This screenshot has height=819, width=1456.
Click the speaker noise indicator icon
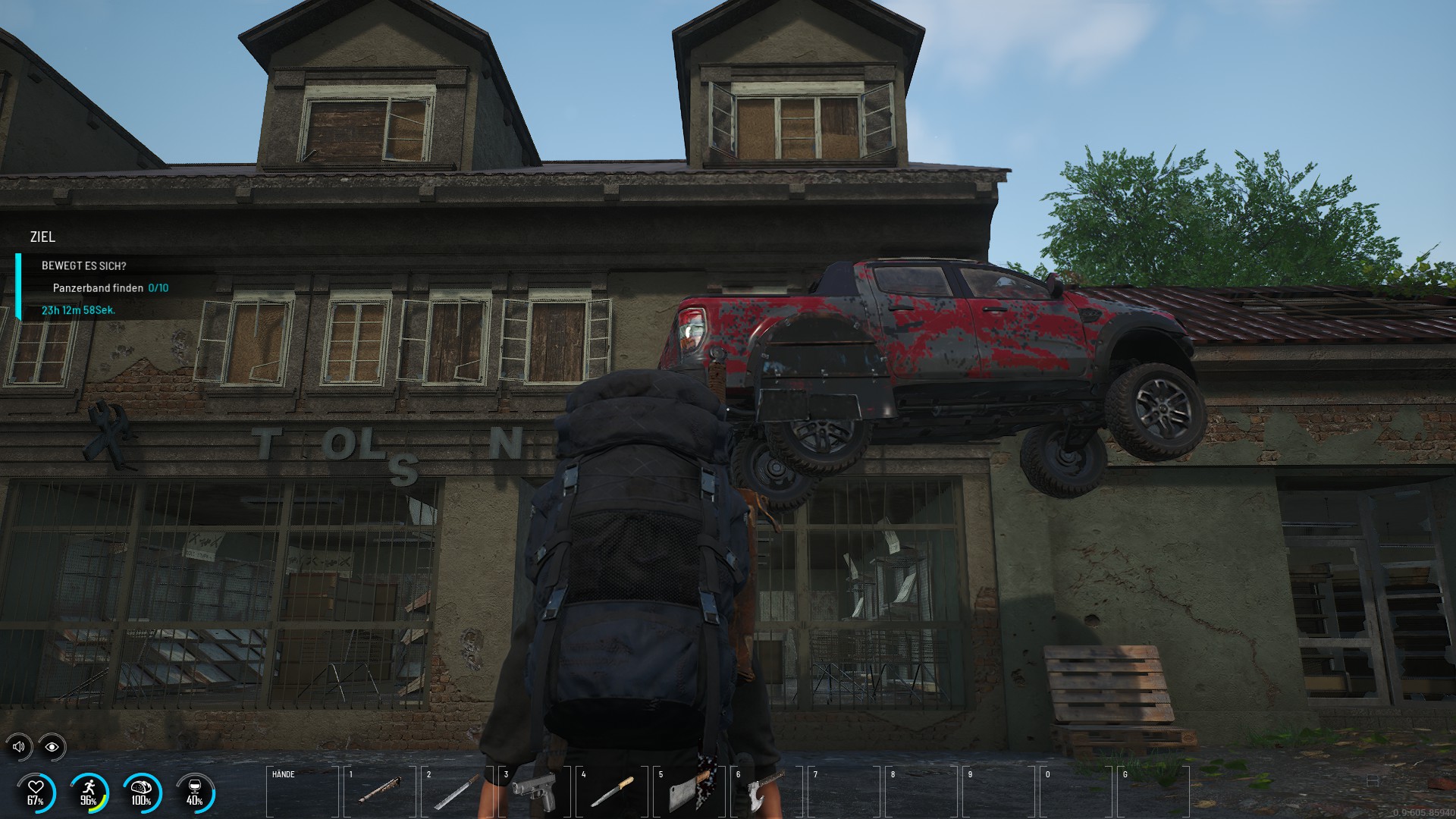(20, 747)
